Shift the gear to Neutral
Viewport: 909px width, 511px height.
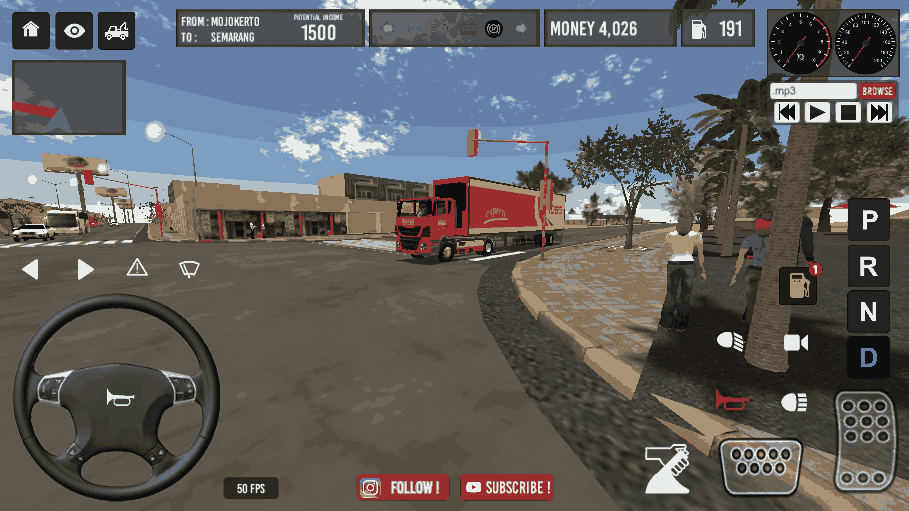tap(868, 312)
